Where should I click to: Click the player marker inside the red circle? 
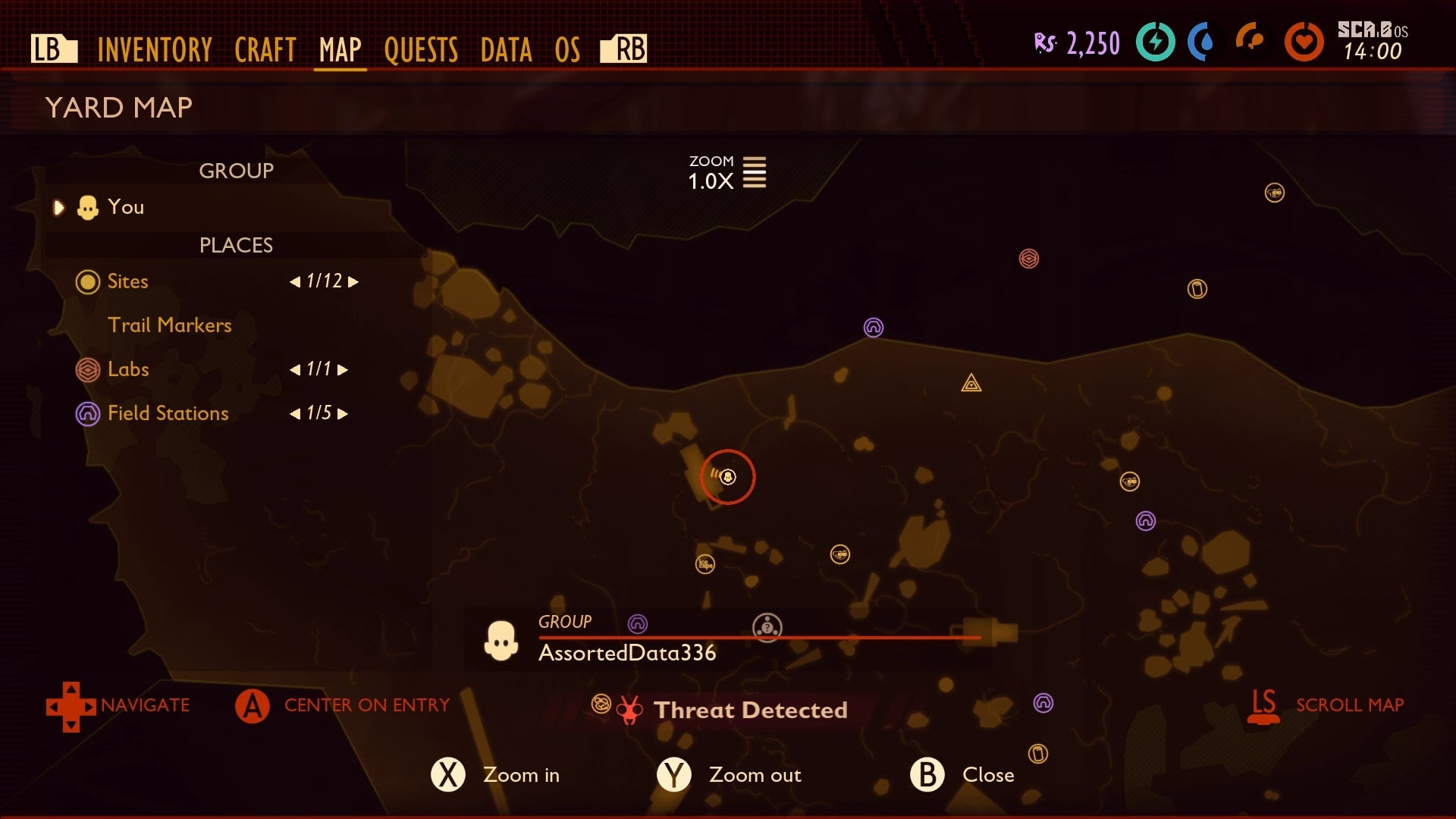[727, 477]
